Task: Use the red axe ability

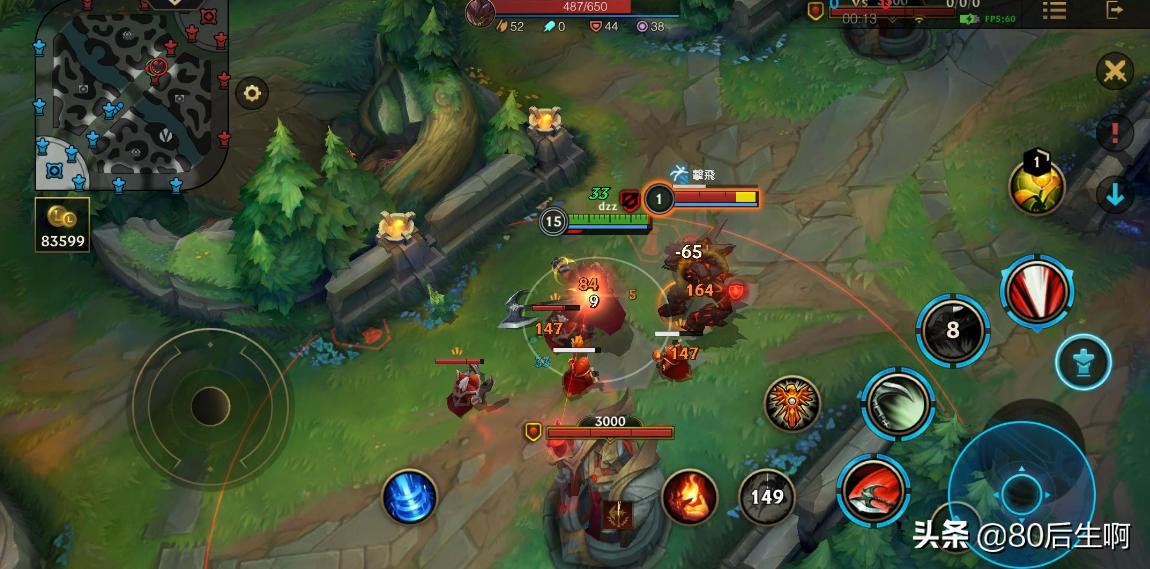Action: tap(873, 490)
